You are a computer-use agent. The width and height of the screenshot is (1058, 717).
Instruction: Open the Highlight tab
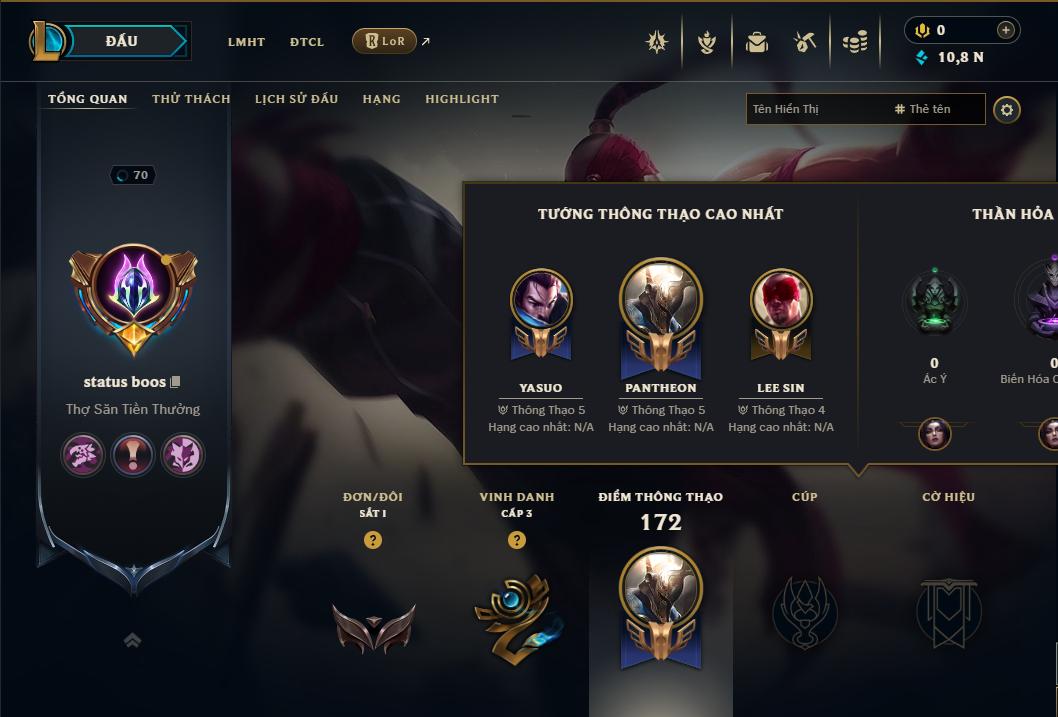pos(461,99)
